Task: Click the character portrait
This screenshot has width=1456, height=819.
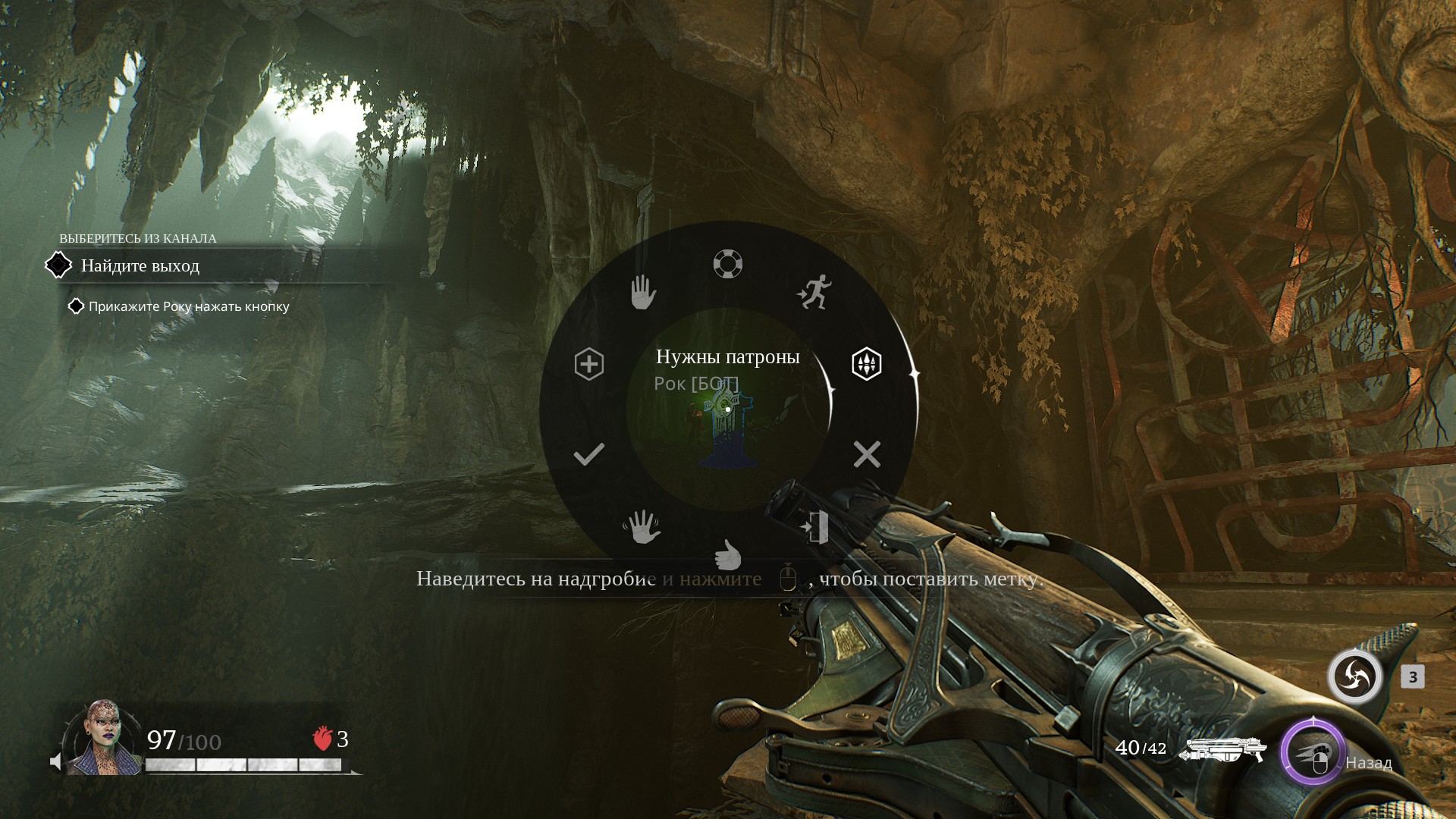Action: [x=103, y=738]
